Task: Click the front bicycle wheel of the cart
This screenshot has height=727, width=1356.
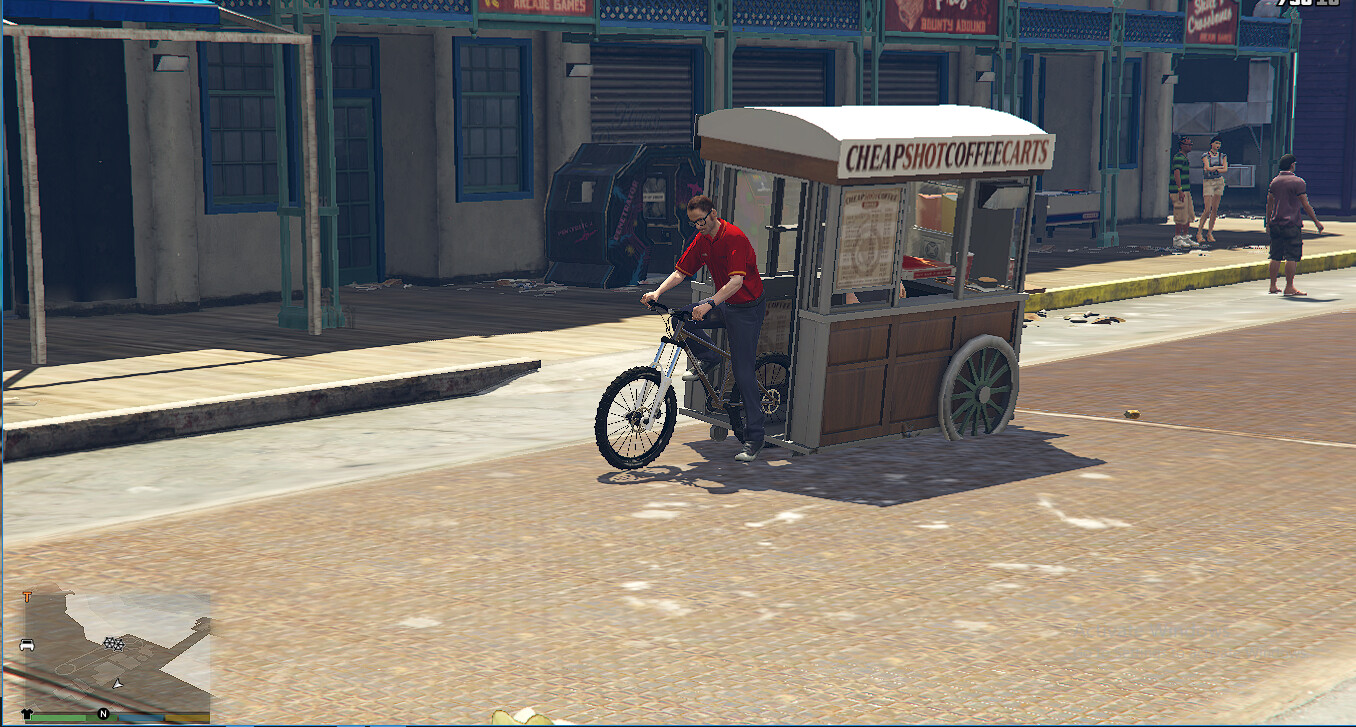Action: (636, 418)
